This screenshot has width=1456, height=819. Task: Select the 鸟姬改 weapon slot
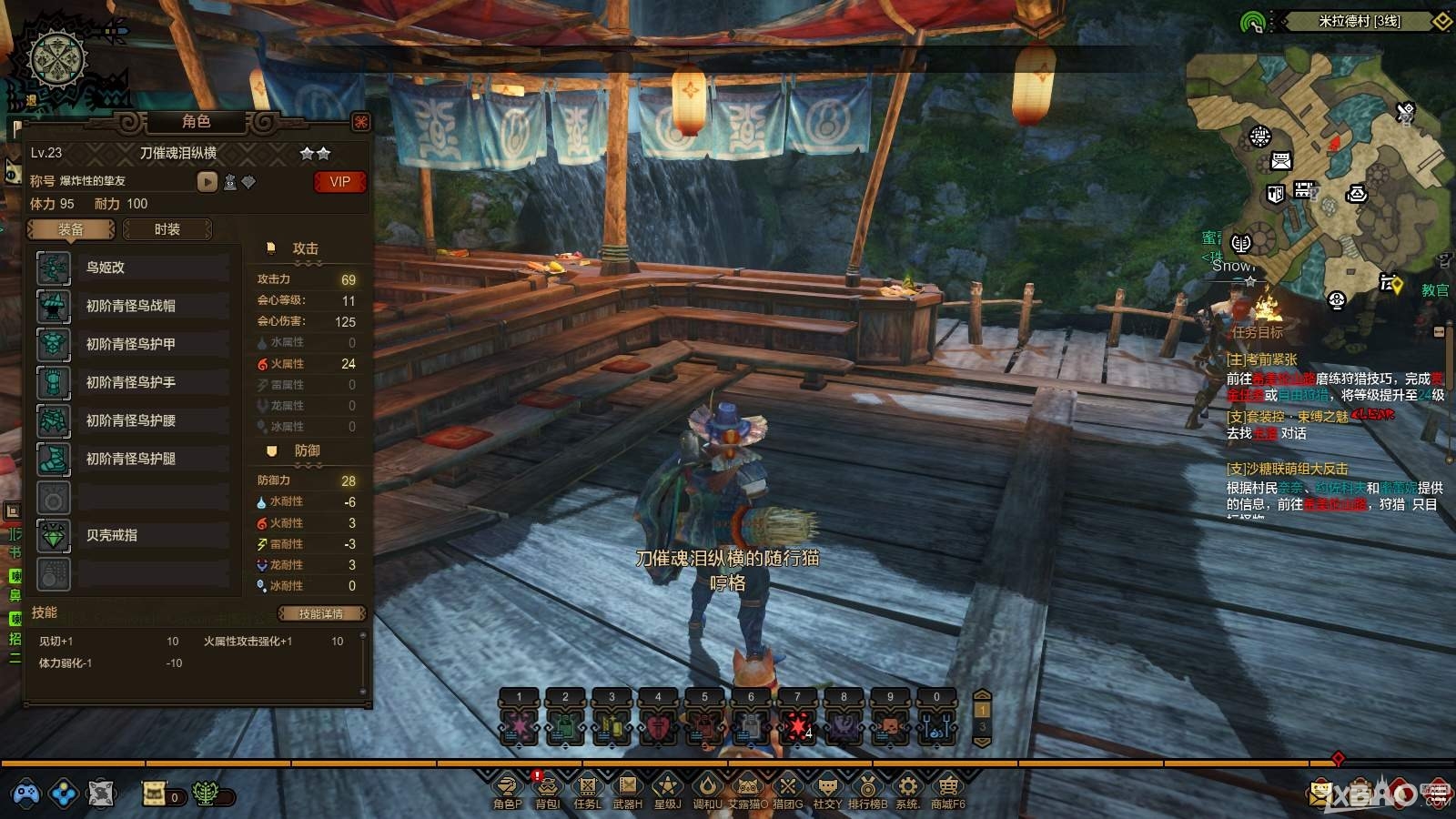[x=132, y=268]
